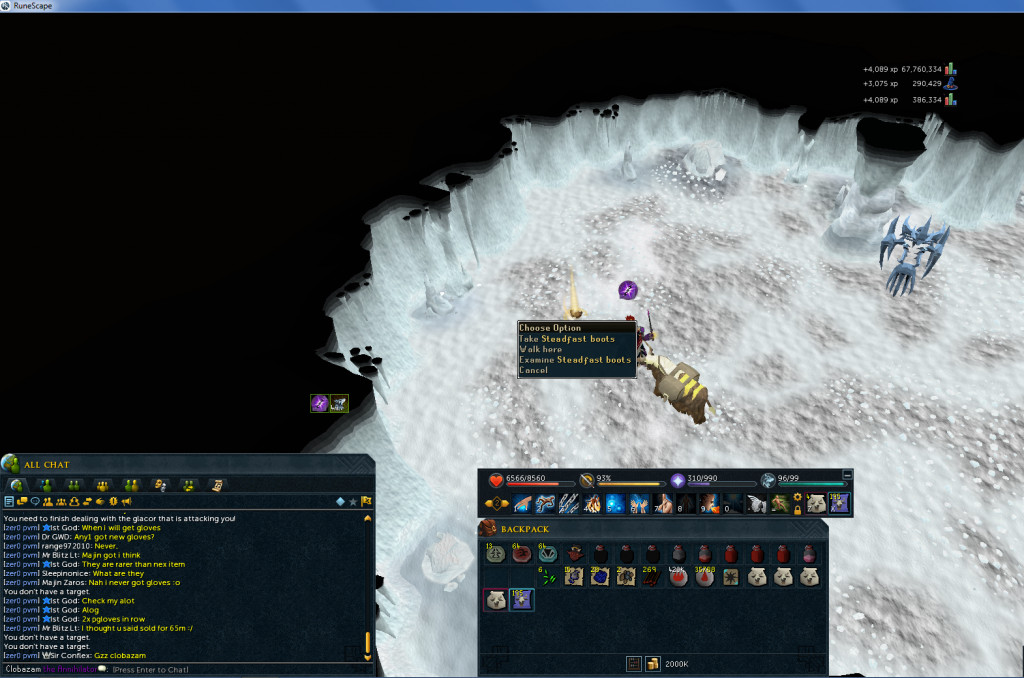
Task: Open the scroll-icon chat tab
Action: pos(216,485)
